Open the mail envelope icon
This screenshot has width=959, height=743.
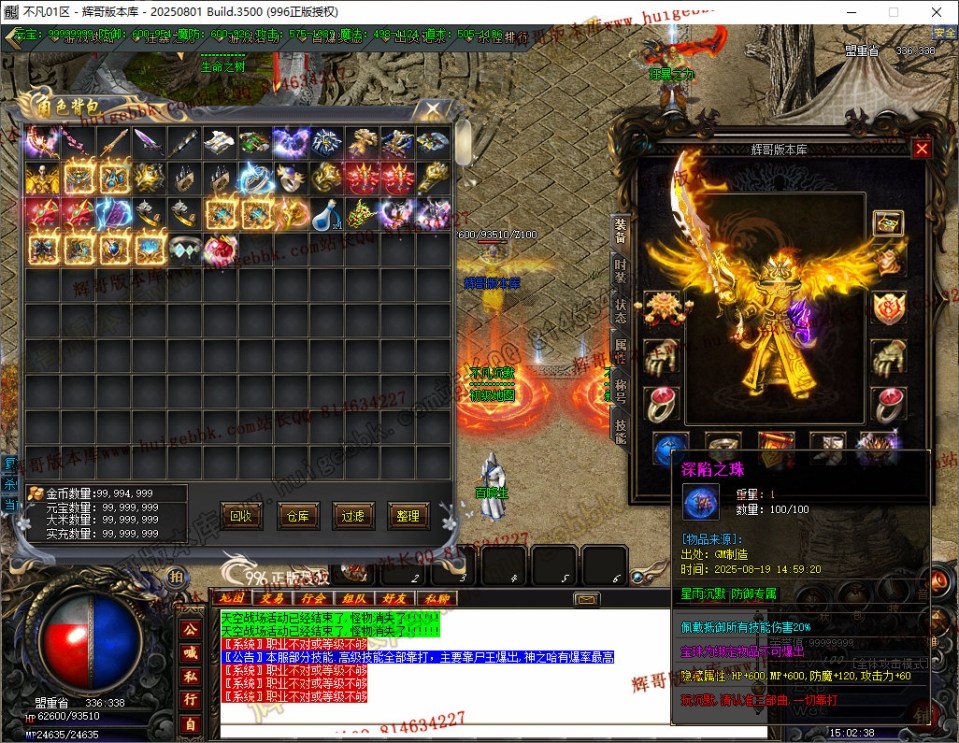click(586, 599)
